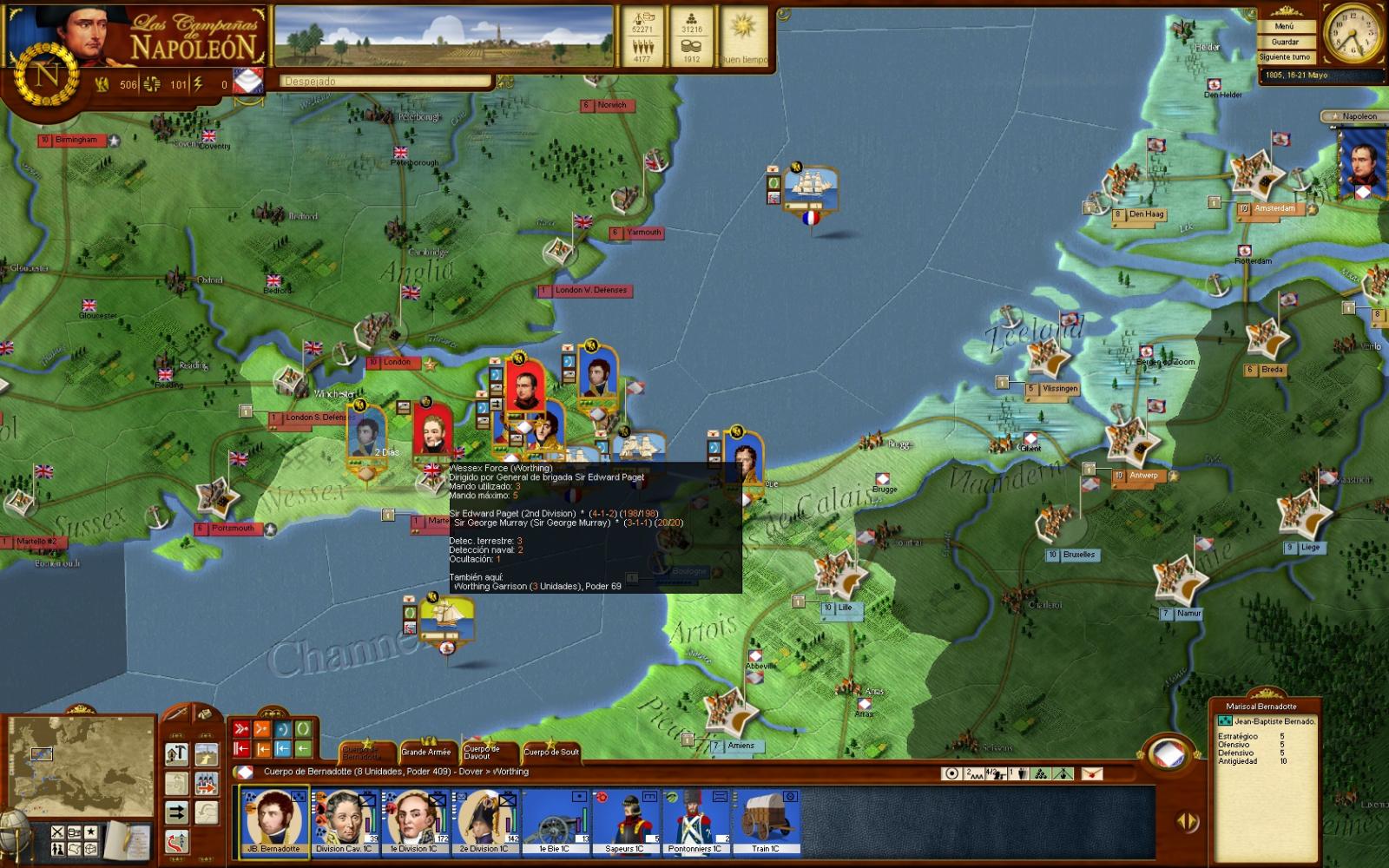The image size is (1389, 868).
Task: Click the red envelope message icon
Action: point(1091,773)
